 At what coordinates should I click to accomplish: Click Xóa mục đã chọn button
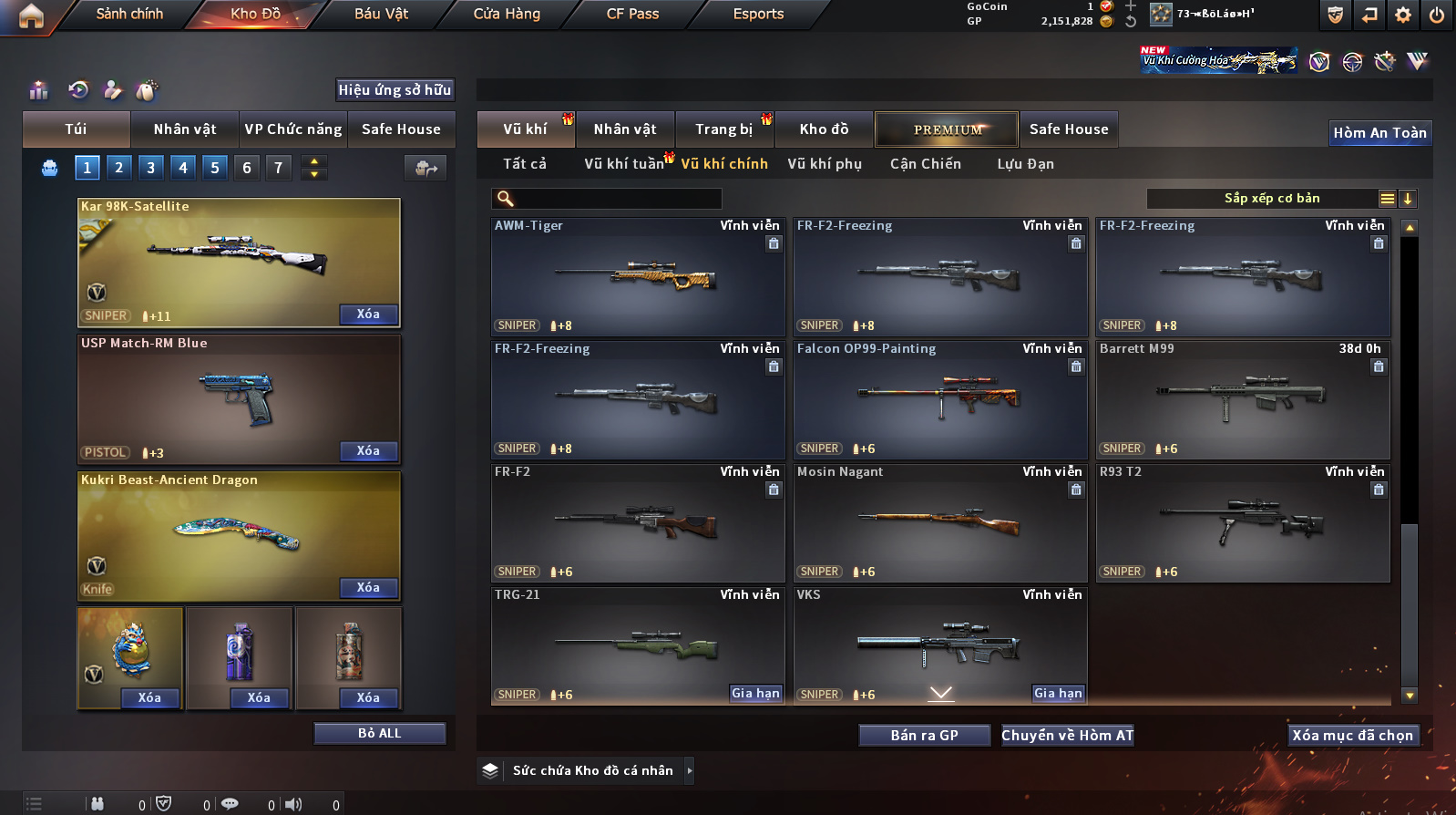pyautogui.click(x=1352, y=736)
